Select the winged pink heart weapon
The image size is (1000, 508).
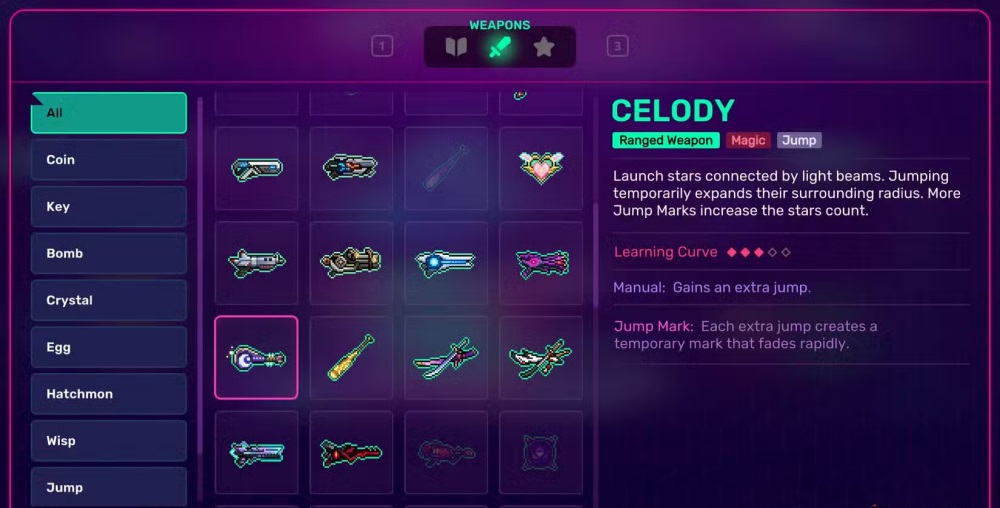pyautogui.click(x=540, y=167)
